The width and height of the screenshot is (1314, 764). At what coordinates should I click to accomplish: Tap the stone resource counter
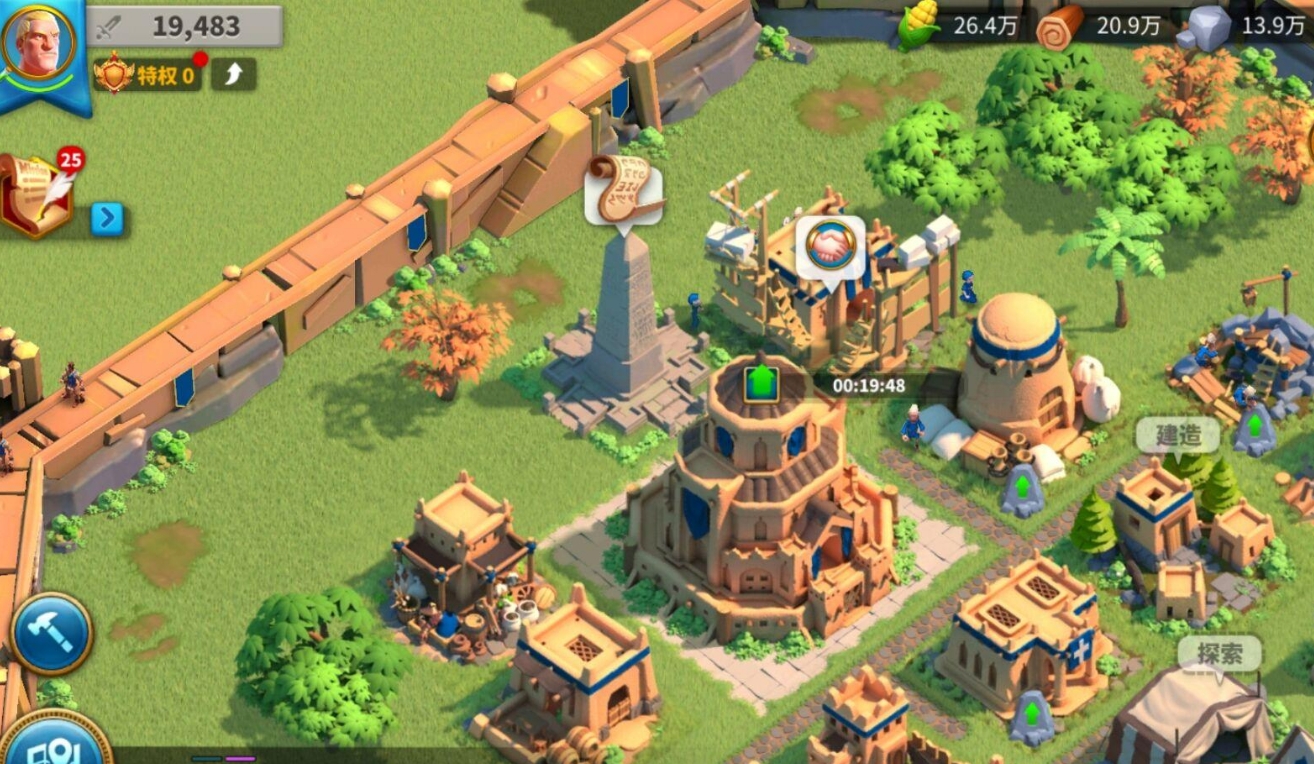[1242, 27]
